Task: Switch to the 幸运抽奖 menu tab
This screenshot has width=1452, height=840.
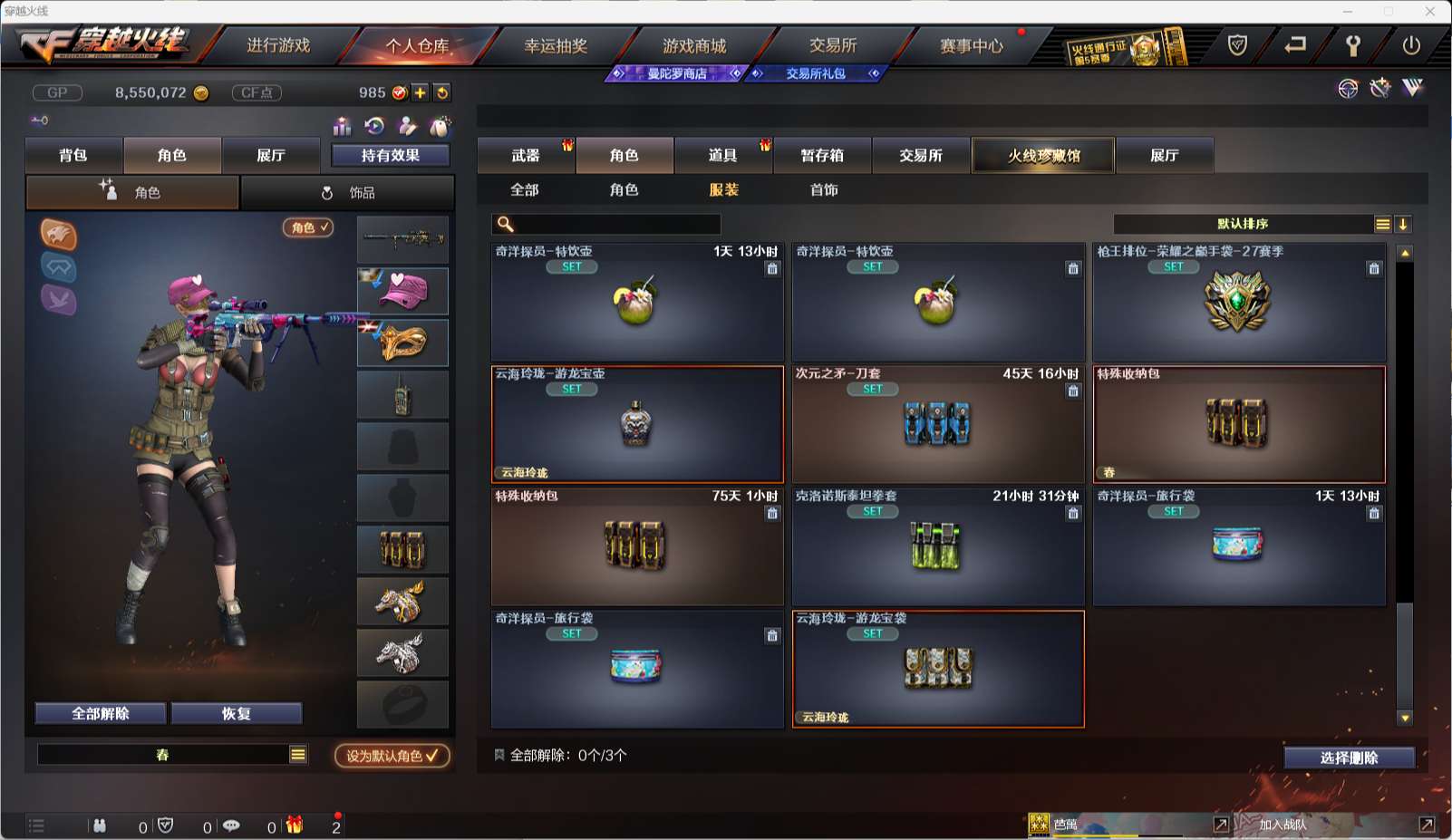Action: click(555, 46)
